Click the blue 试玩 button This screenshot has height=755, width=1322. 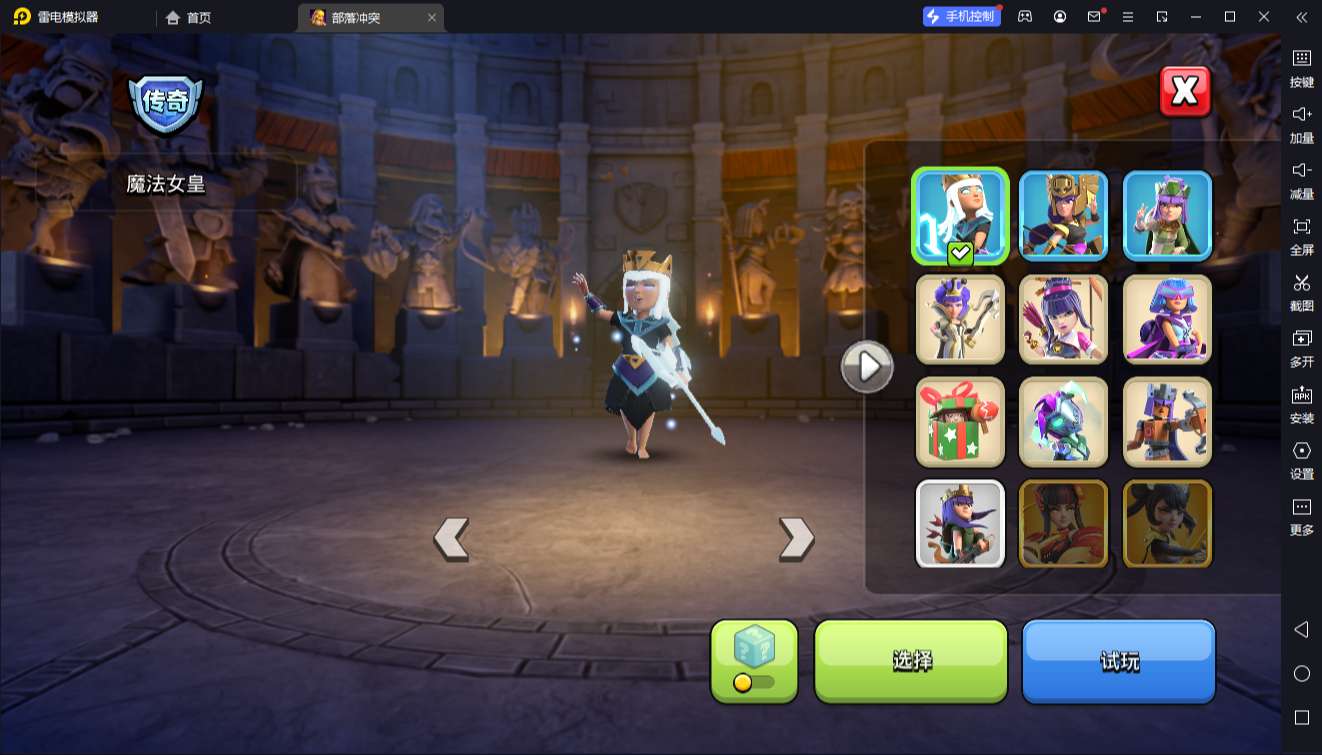1118,660
